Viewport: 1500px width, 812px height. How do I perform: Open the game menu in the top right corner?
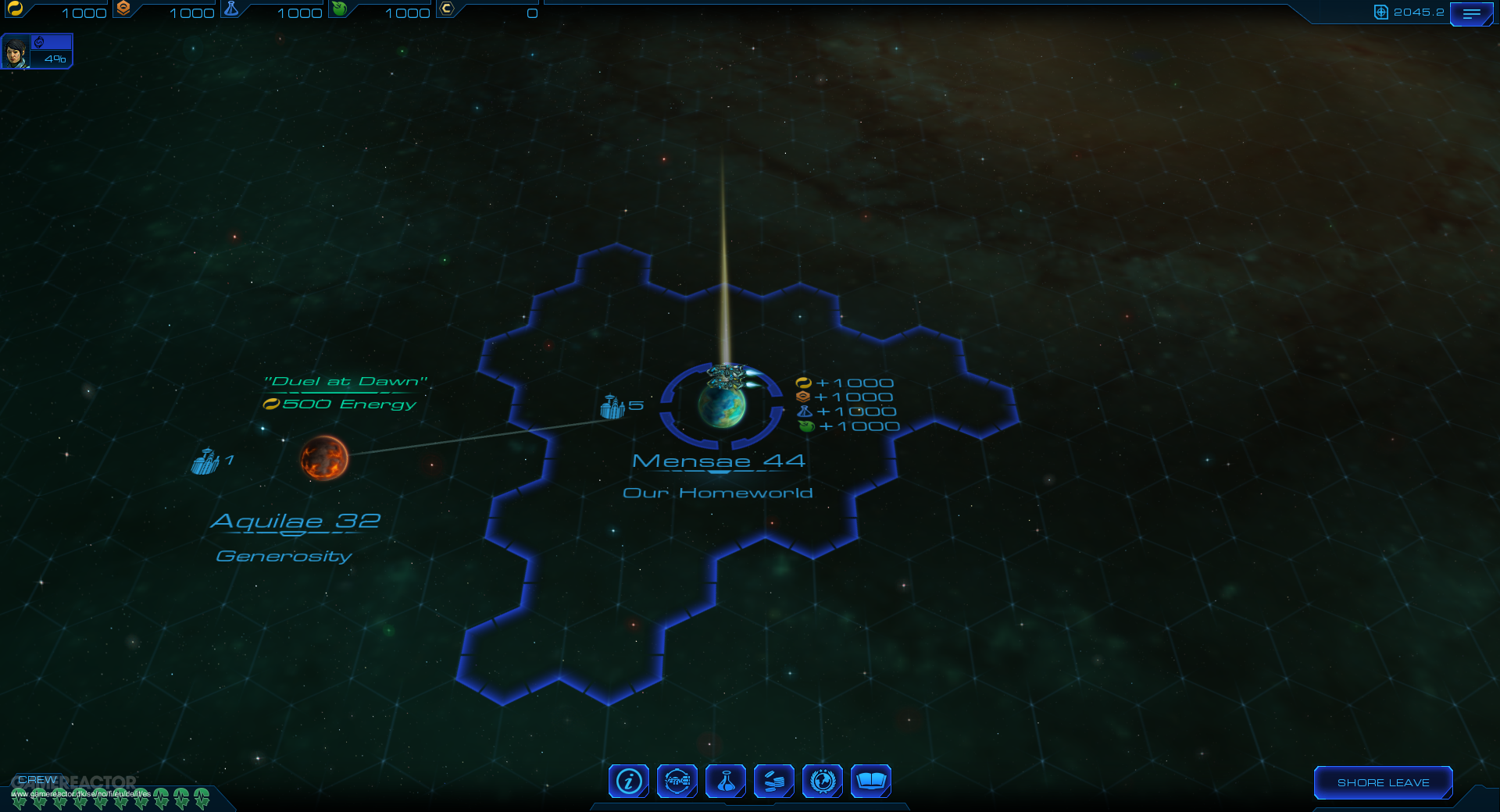click(1472, 13)
